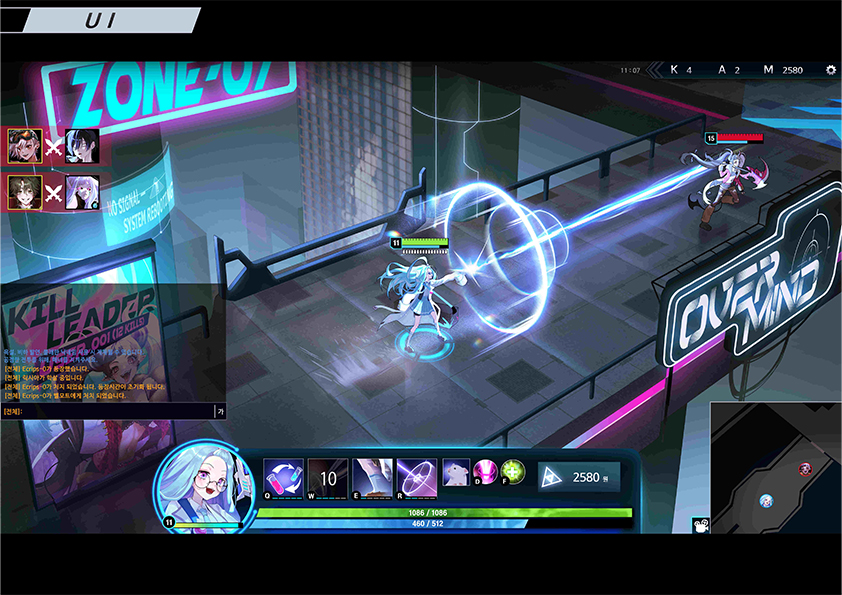Select the lavender-haired victim portrait in kill feed

(82, 191)
